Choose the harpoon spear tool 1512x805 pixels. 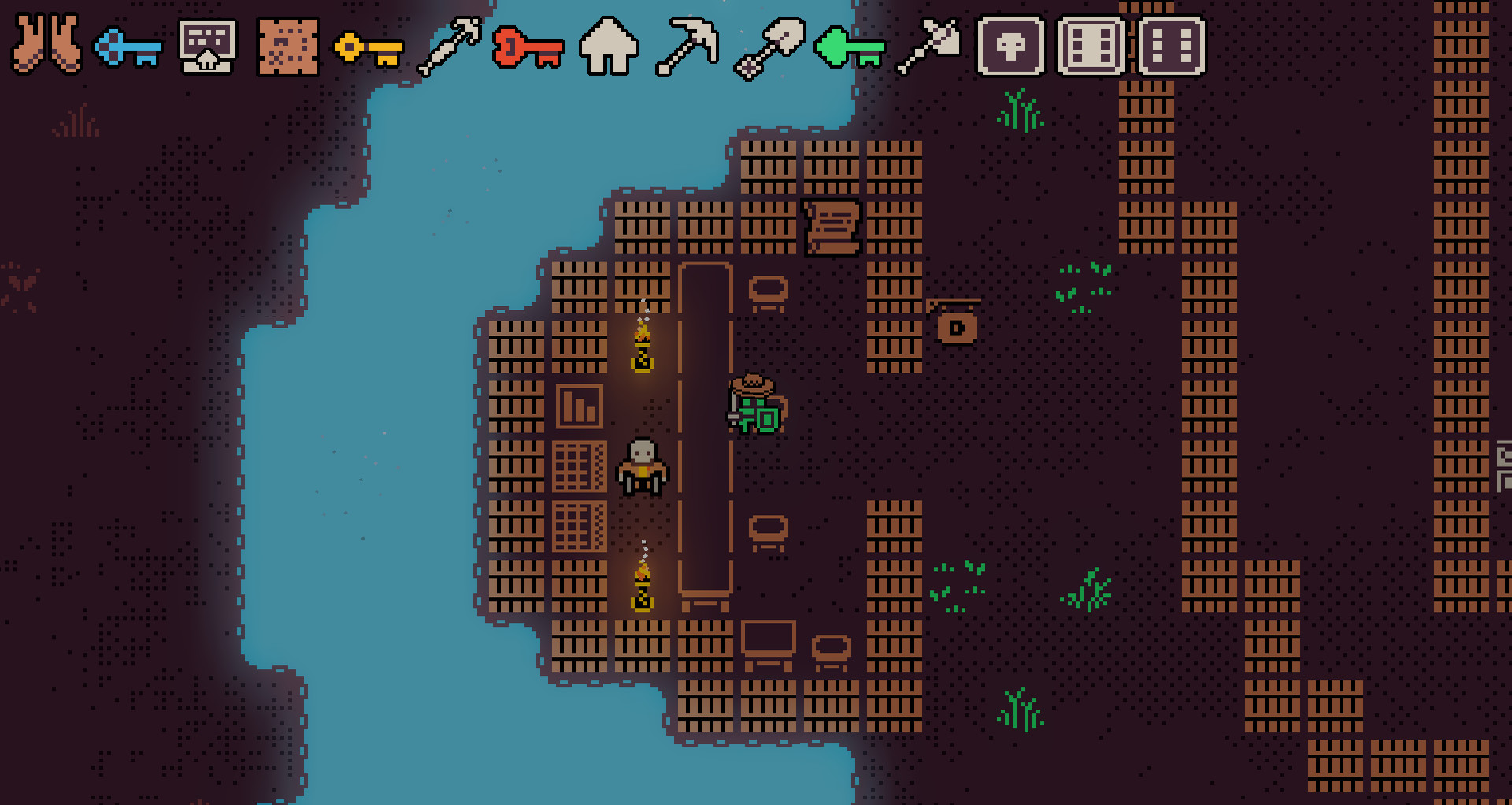[x=449, y=47]
